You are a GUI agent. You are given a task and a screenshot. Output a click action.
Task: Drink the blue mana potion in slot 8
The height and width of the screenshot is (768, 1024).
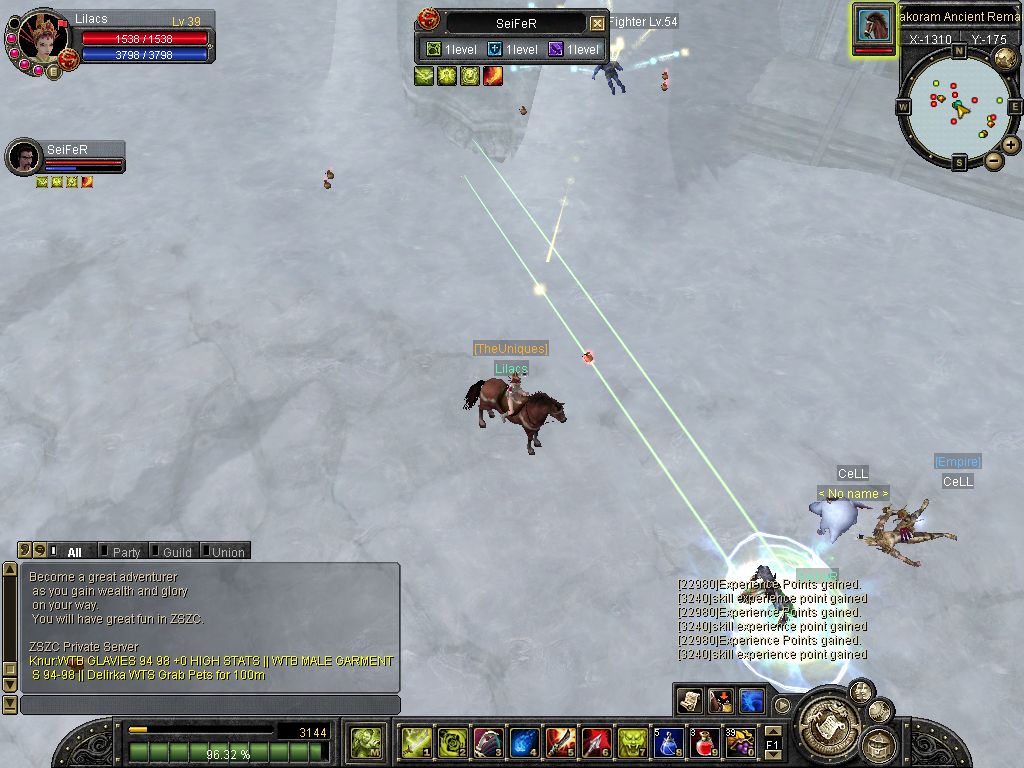pyautogui.click(x=668, y=742)
